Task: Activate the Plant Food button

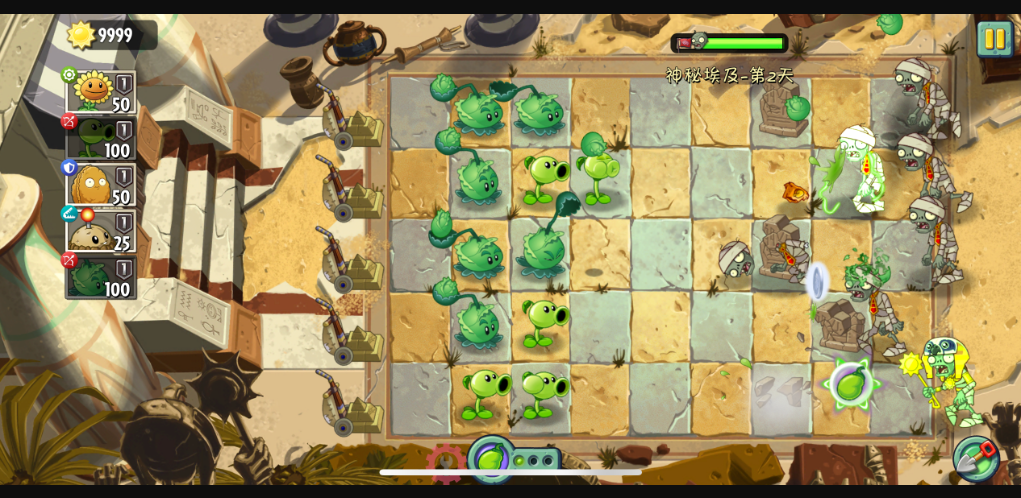Action: pos(490,459)
